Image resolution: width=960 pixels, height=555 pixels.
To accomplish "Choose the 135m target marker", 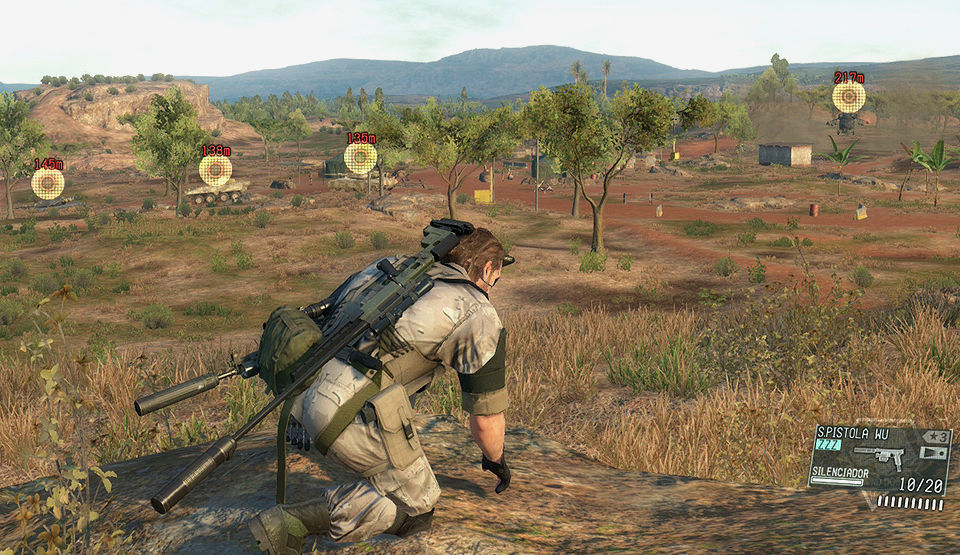I will 360,158.
